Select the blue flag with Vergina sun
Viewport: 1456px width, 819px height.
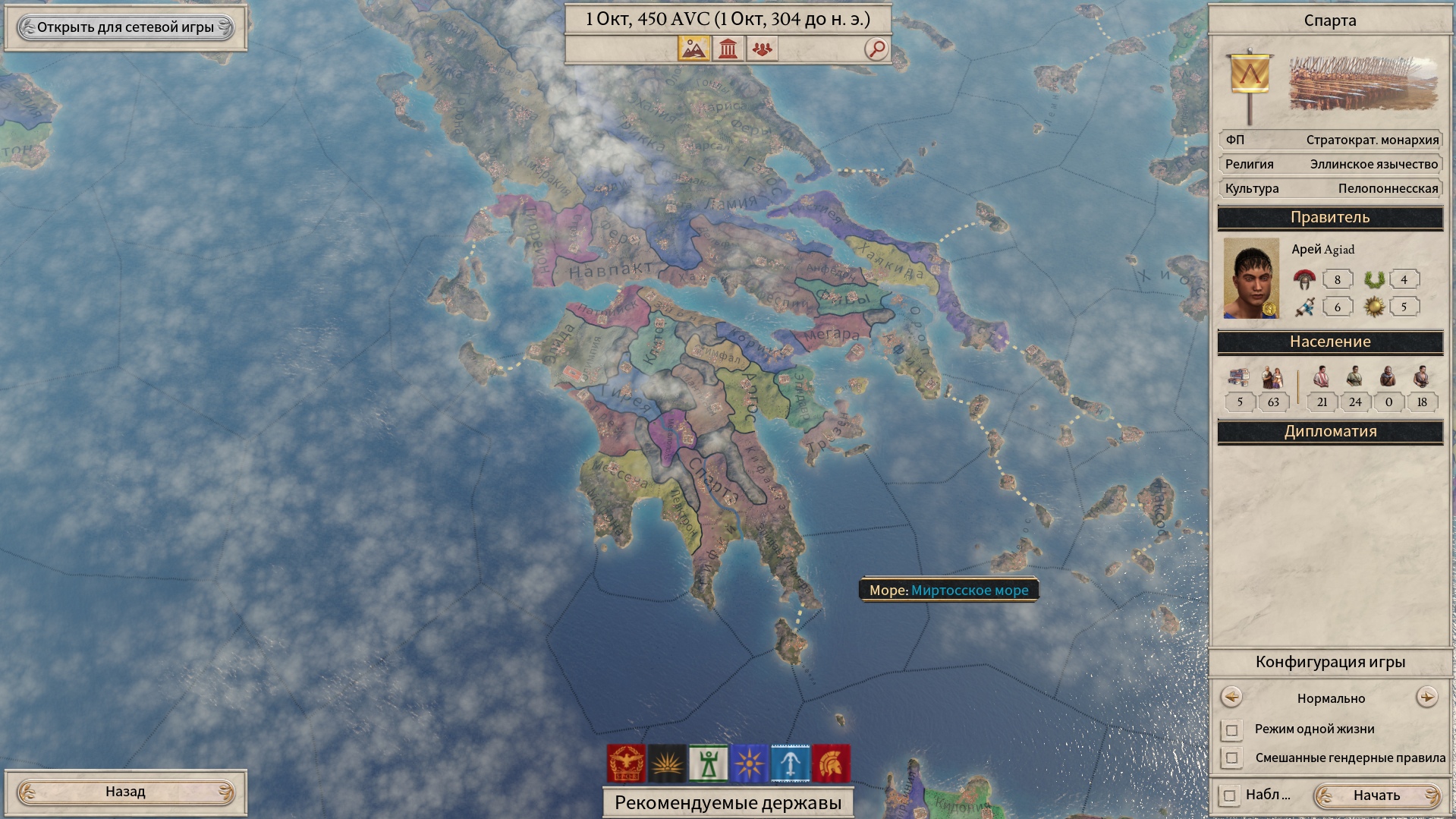pyautogui.click(x=749, y=763)
